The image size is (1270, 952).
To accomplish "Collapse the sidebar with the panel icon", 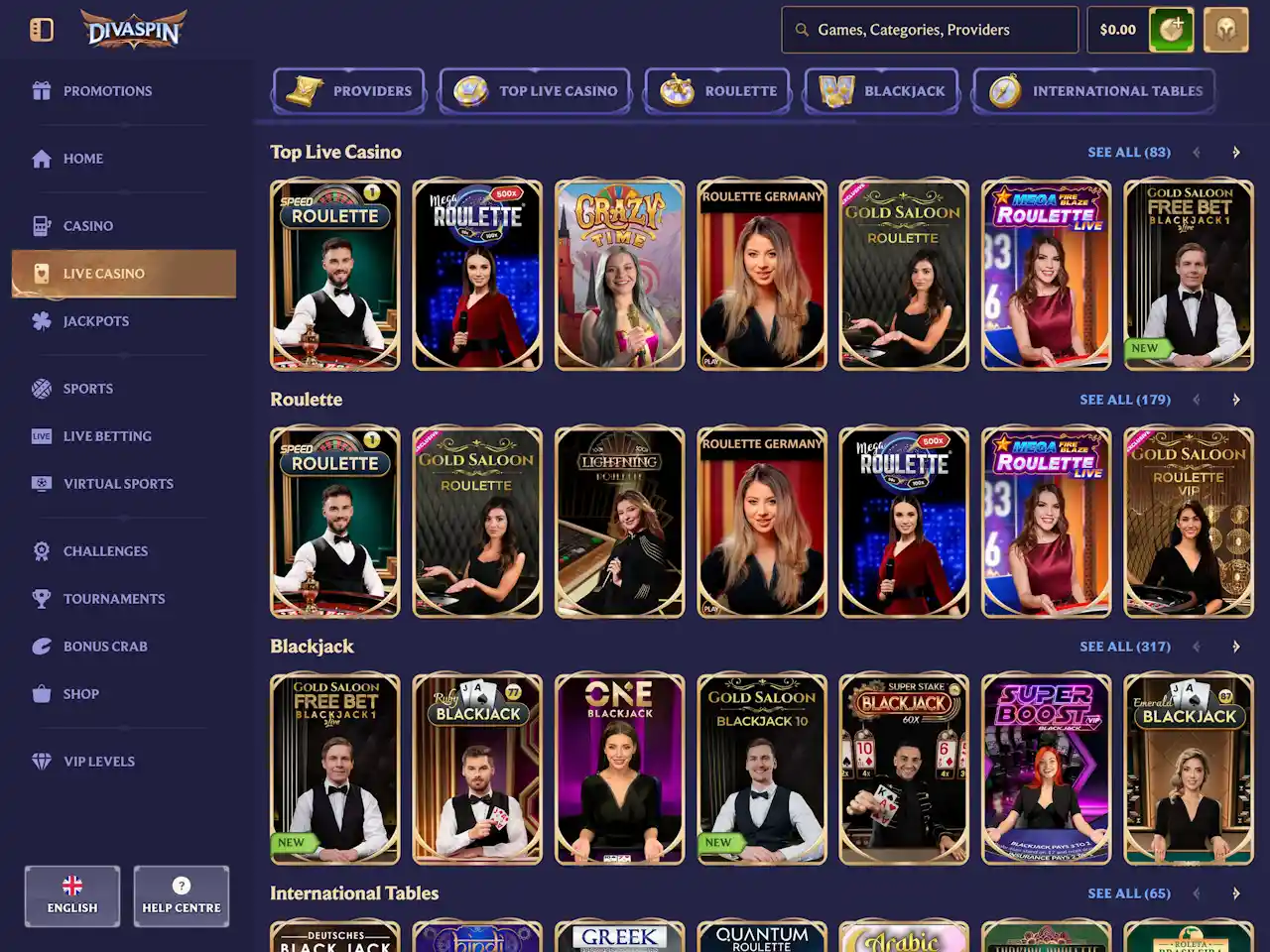I will (x=42, y=30).
